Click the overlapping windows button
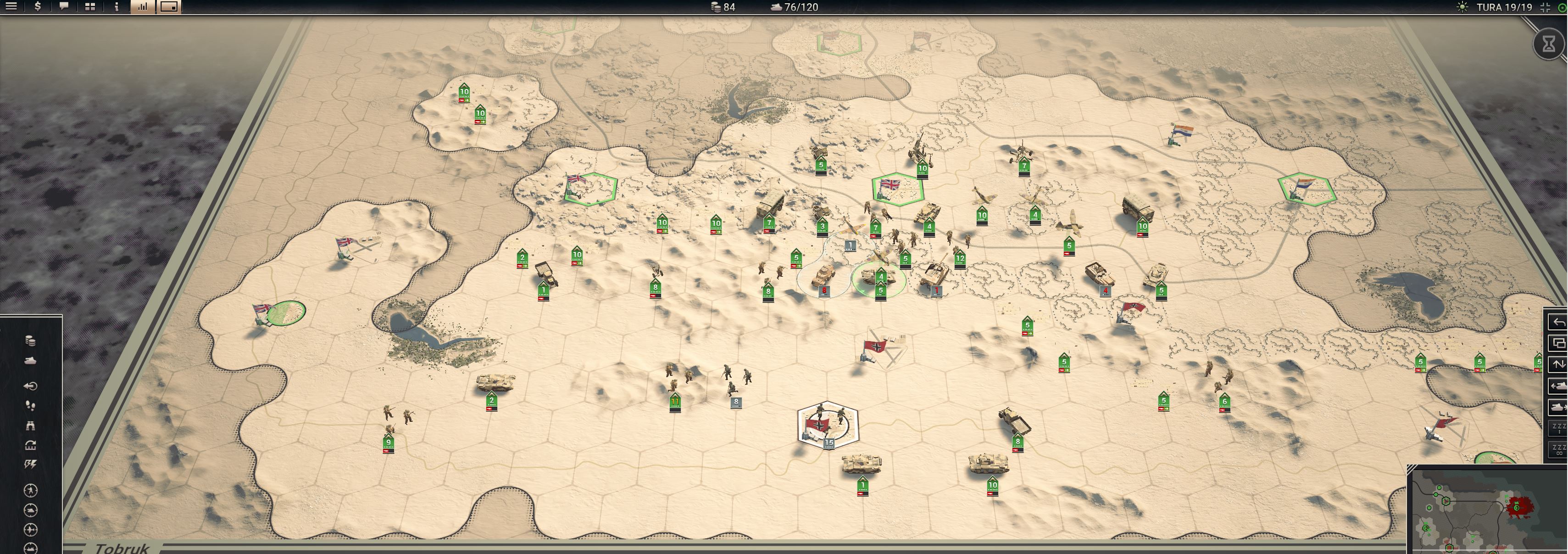Image resolution: width=1568 pixels, height=554 pixels. coord(1558,343)
